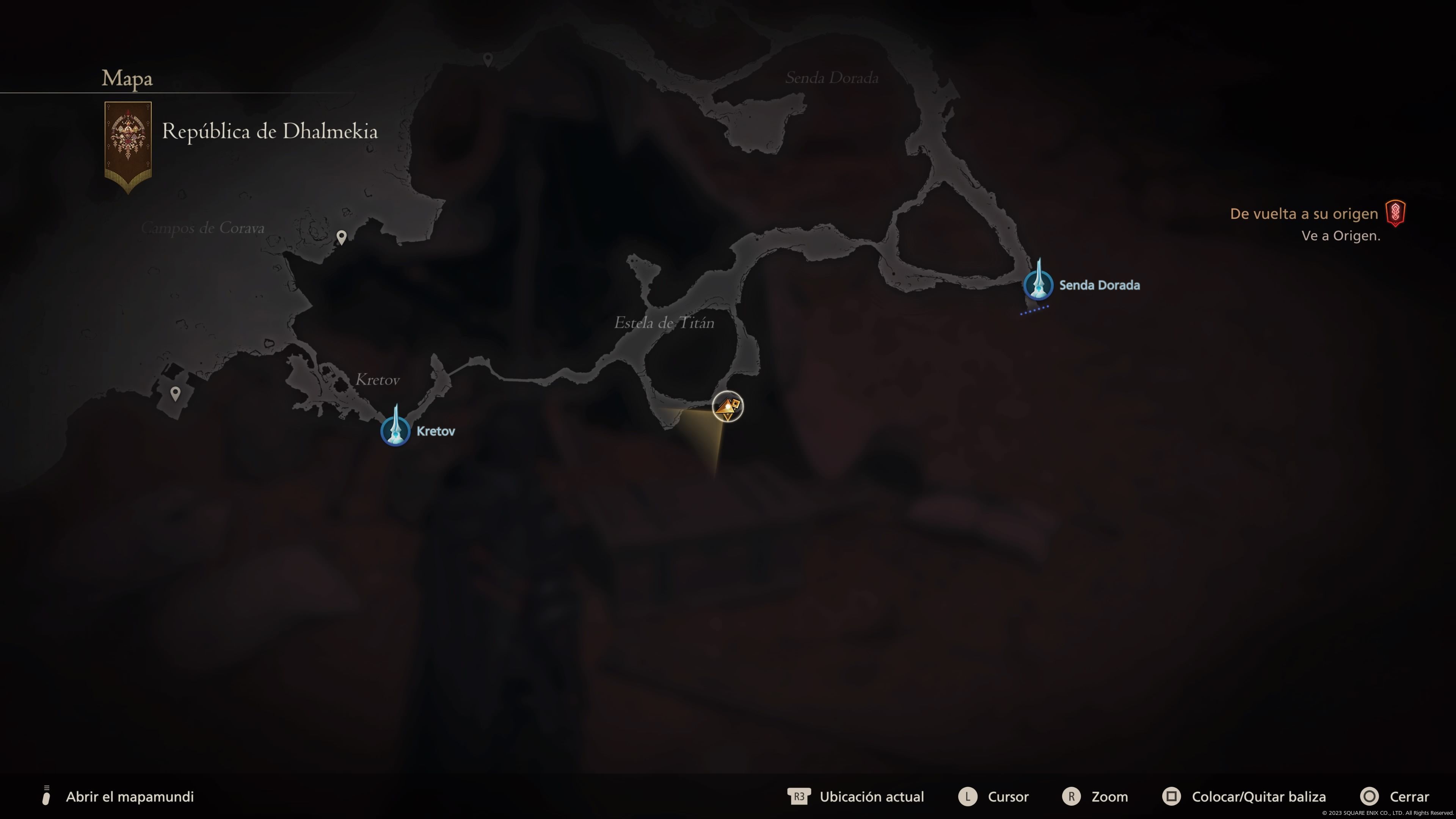Click the map pin at the top of the map
The image size is (1456, 819).
click(487, 58)
